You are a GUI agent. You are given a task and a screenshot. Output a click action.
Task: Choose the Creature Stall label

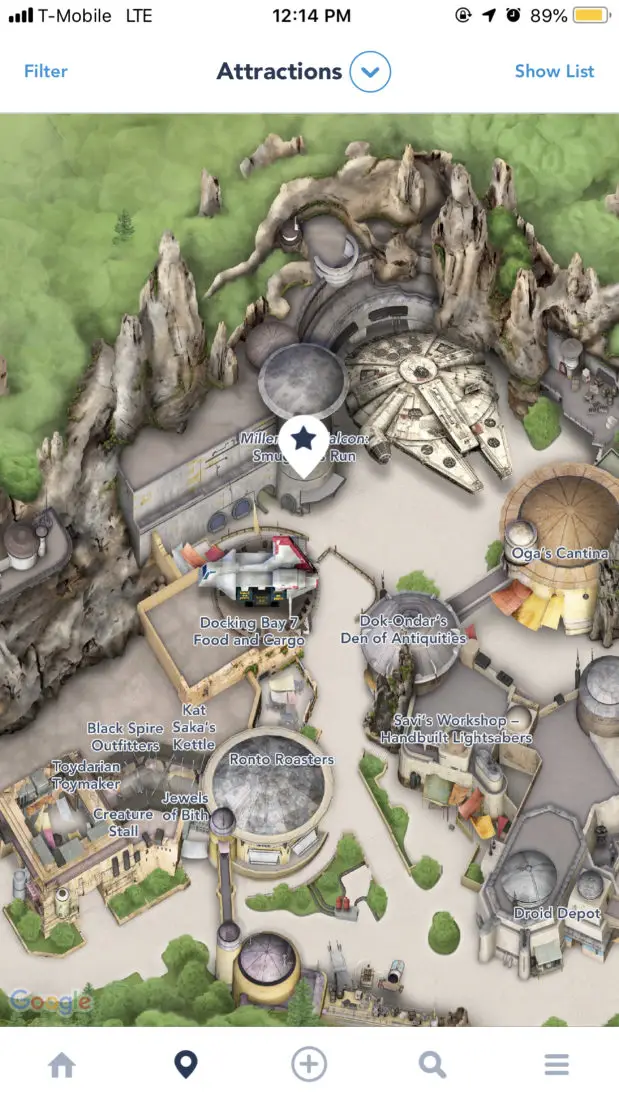click(x=123, y=822)
